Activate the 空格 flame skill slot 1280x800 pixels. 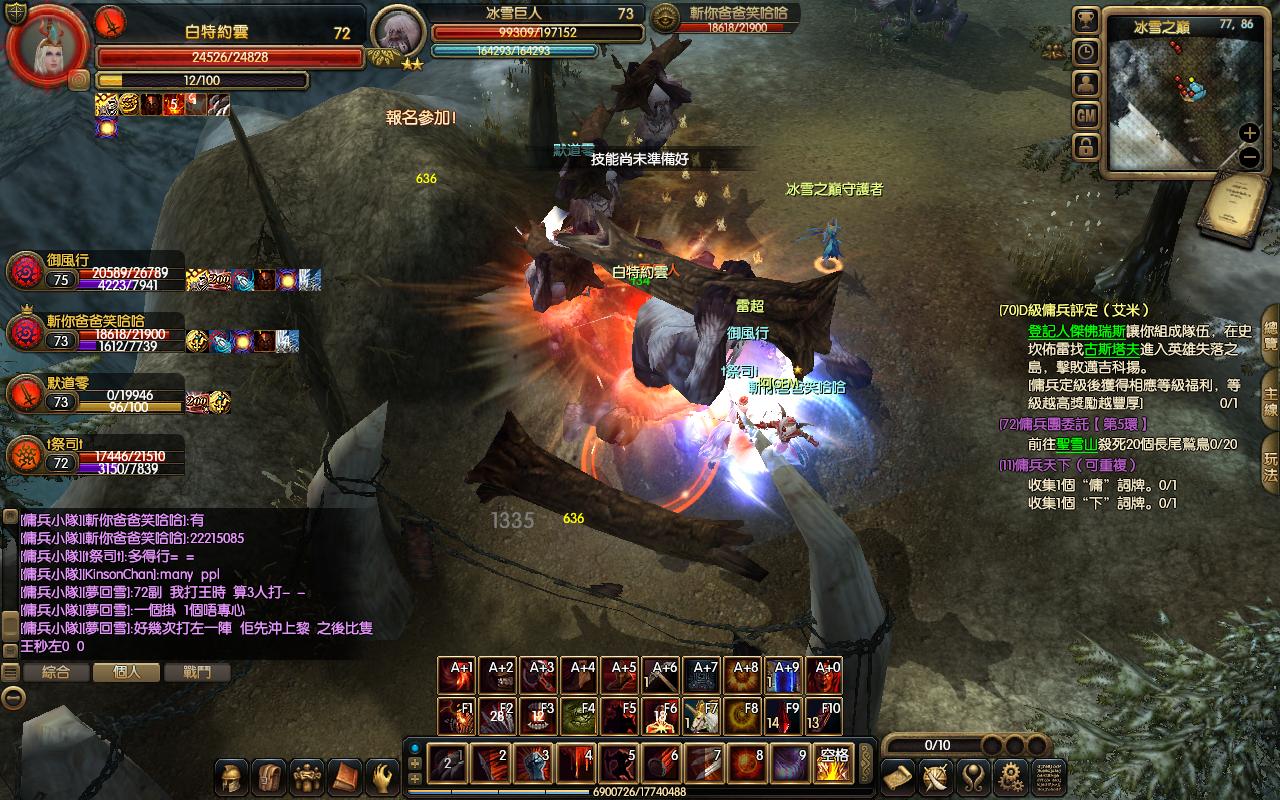tap(833, 763)
